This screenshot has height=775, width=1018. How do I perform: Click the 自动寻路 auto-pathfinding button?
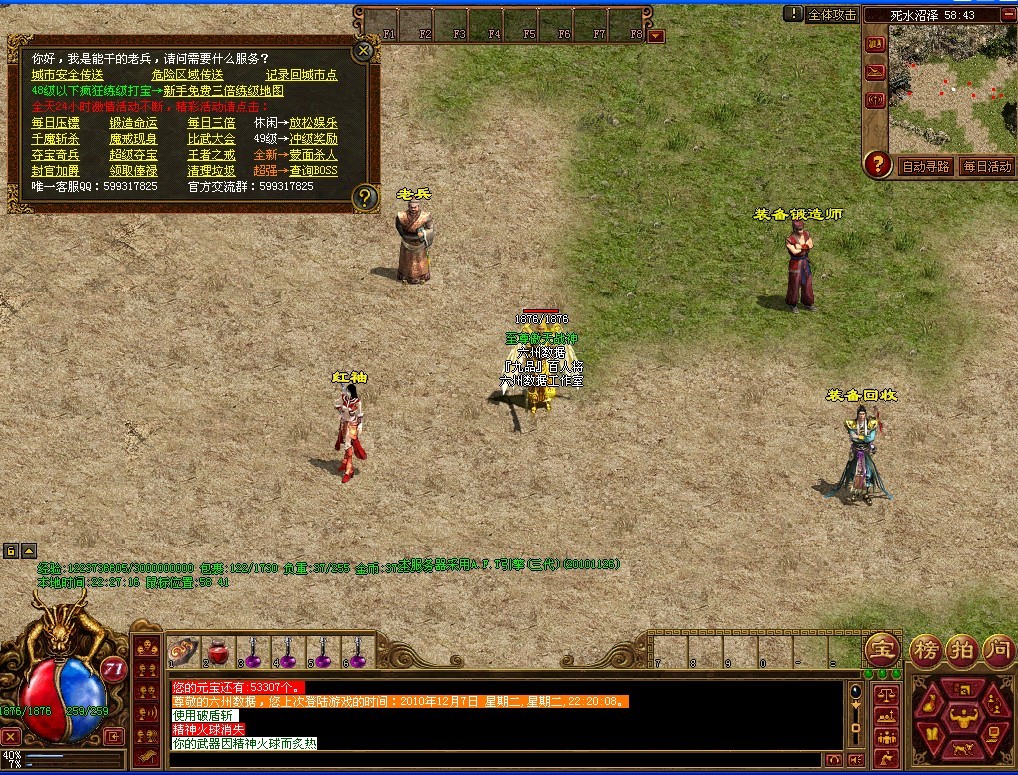point(925,167)
